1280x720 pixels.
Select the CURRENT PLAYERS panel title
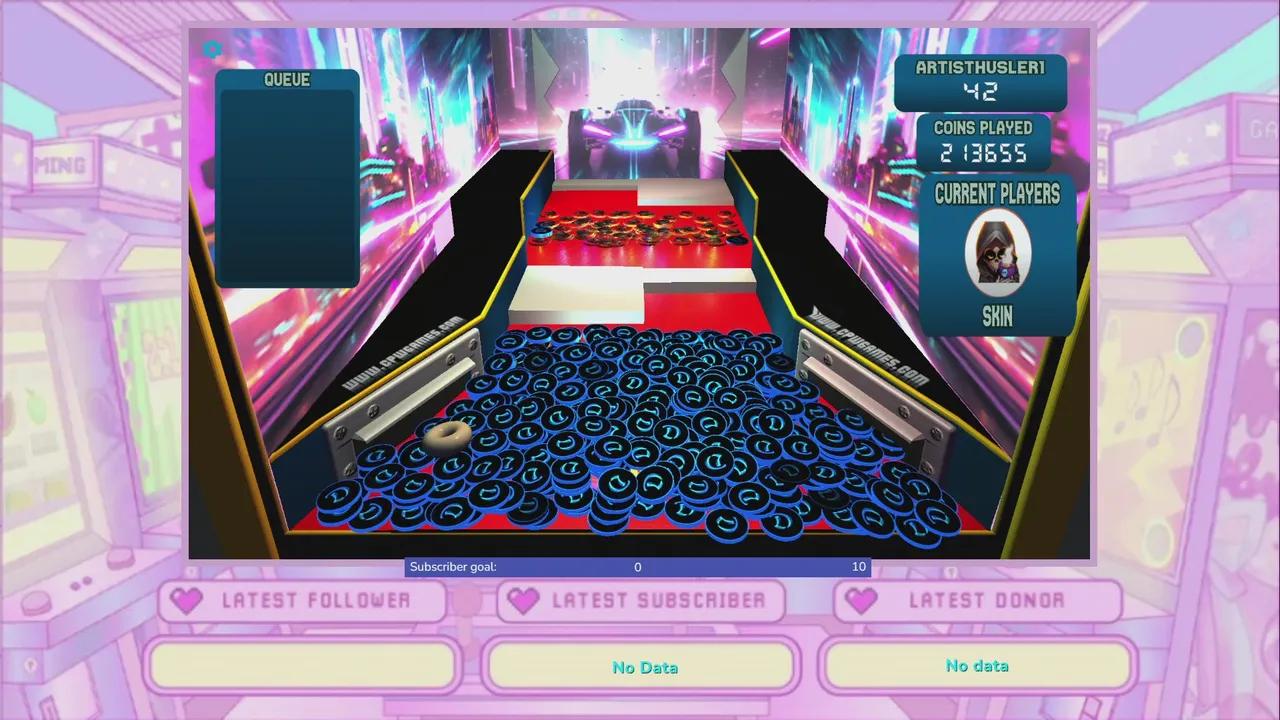[997, 196]
